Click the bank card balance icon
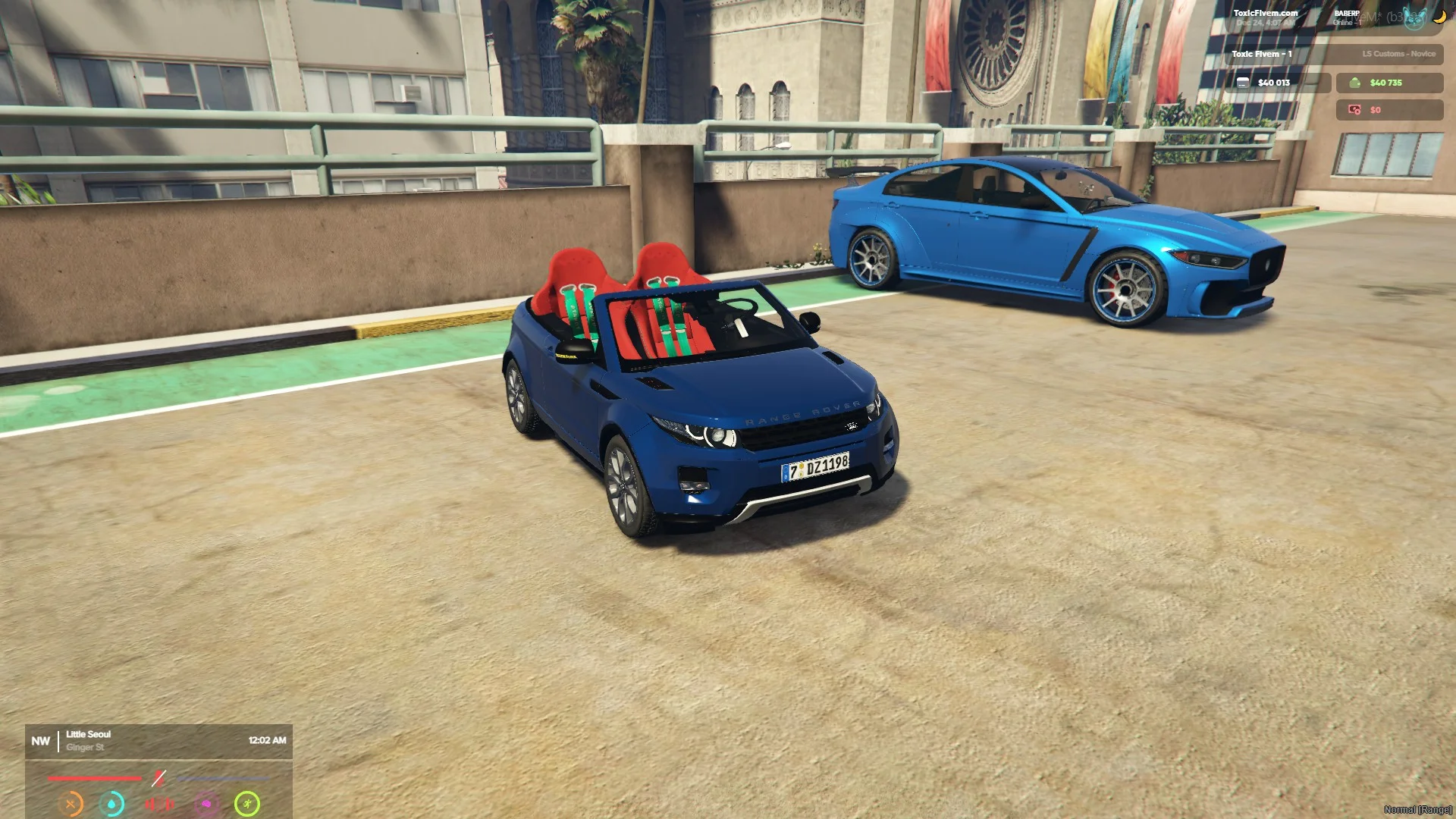 pos(1243,83)
